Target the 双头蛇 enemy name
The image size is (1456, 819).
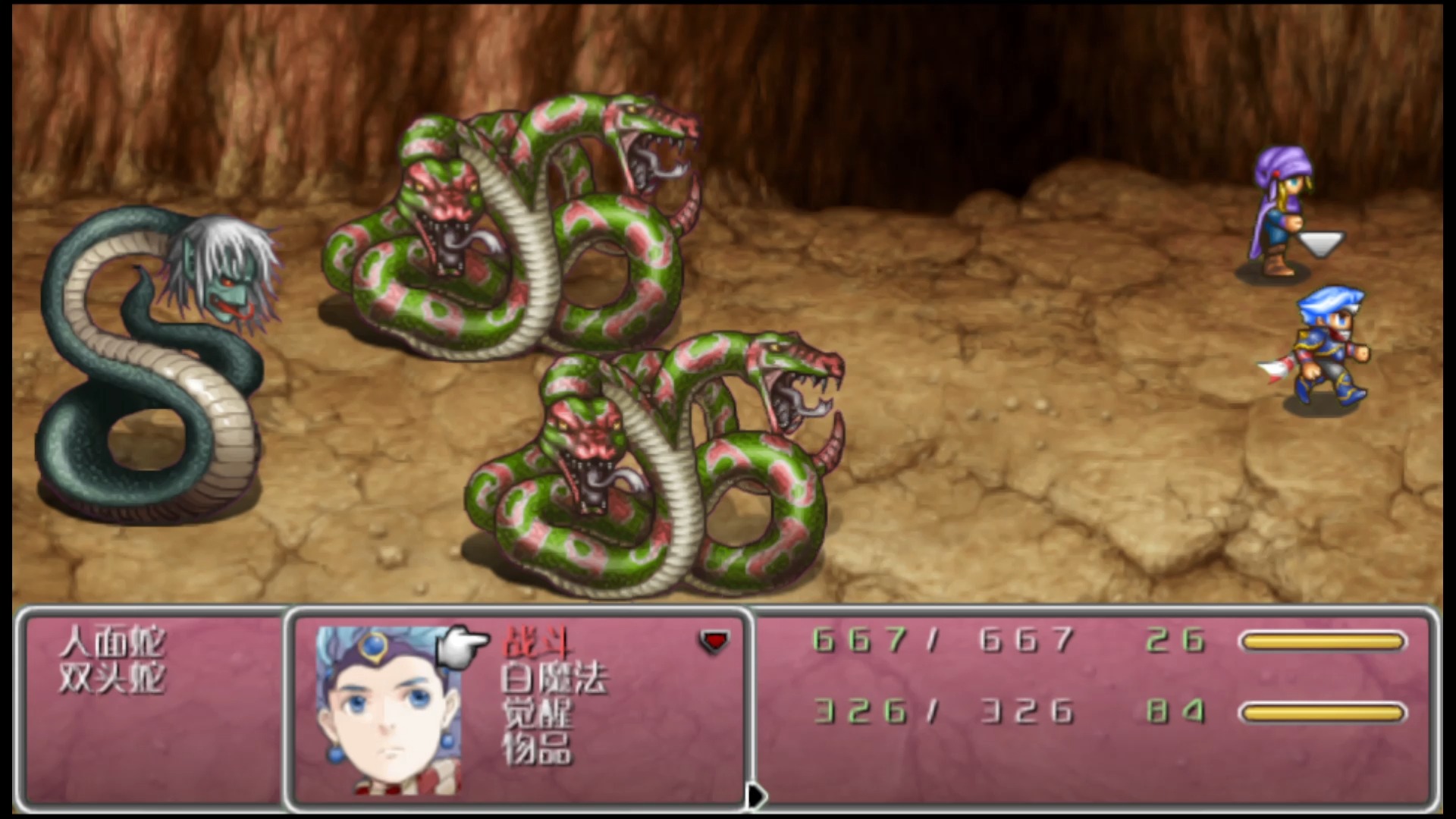coord(112,677)
